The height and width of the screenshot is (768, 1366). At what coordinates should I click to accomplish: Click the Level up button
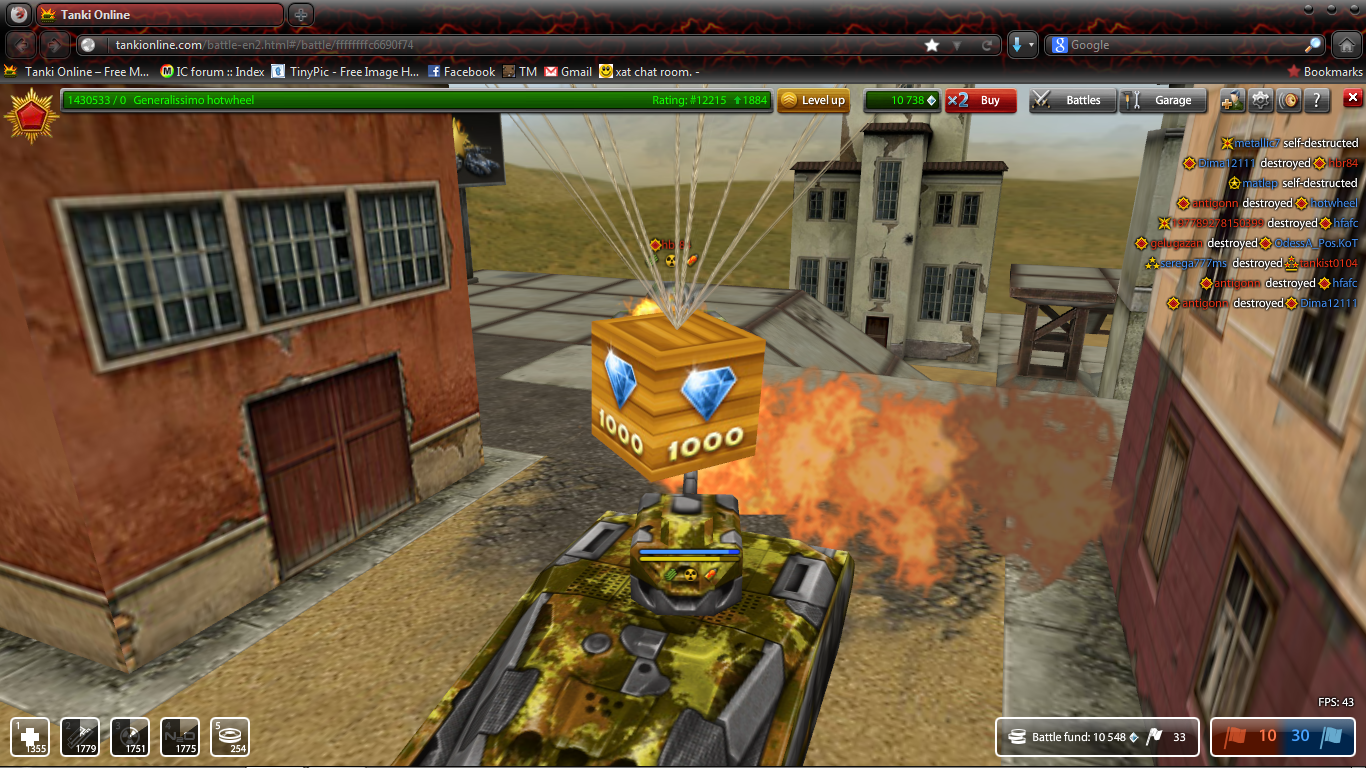pyautogui.click(x=813, y=101)
